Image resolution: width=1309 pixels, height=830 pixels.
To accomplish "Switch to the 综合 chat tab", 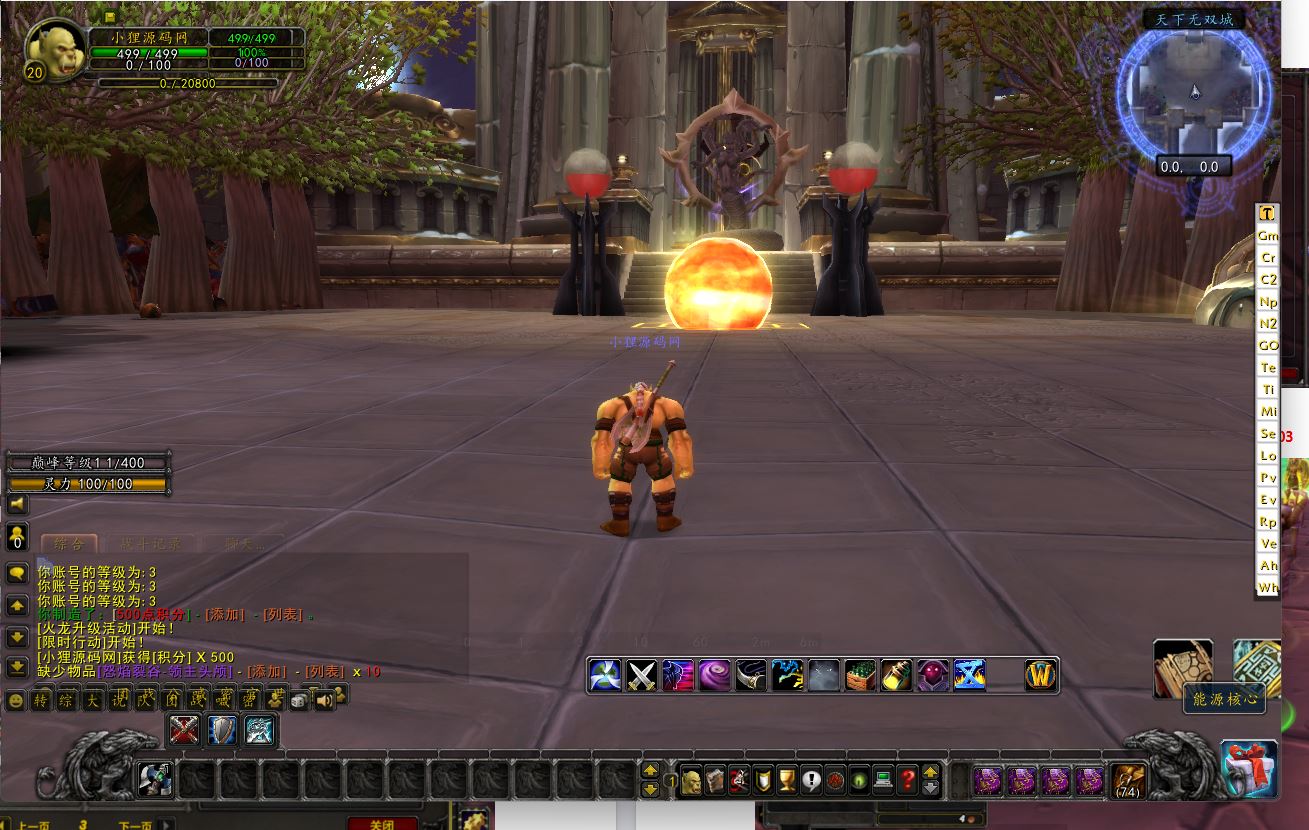I will pos(69,544).
